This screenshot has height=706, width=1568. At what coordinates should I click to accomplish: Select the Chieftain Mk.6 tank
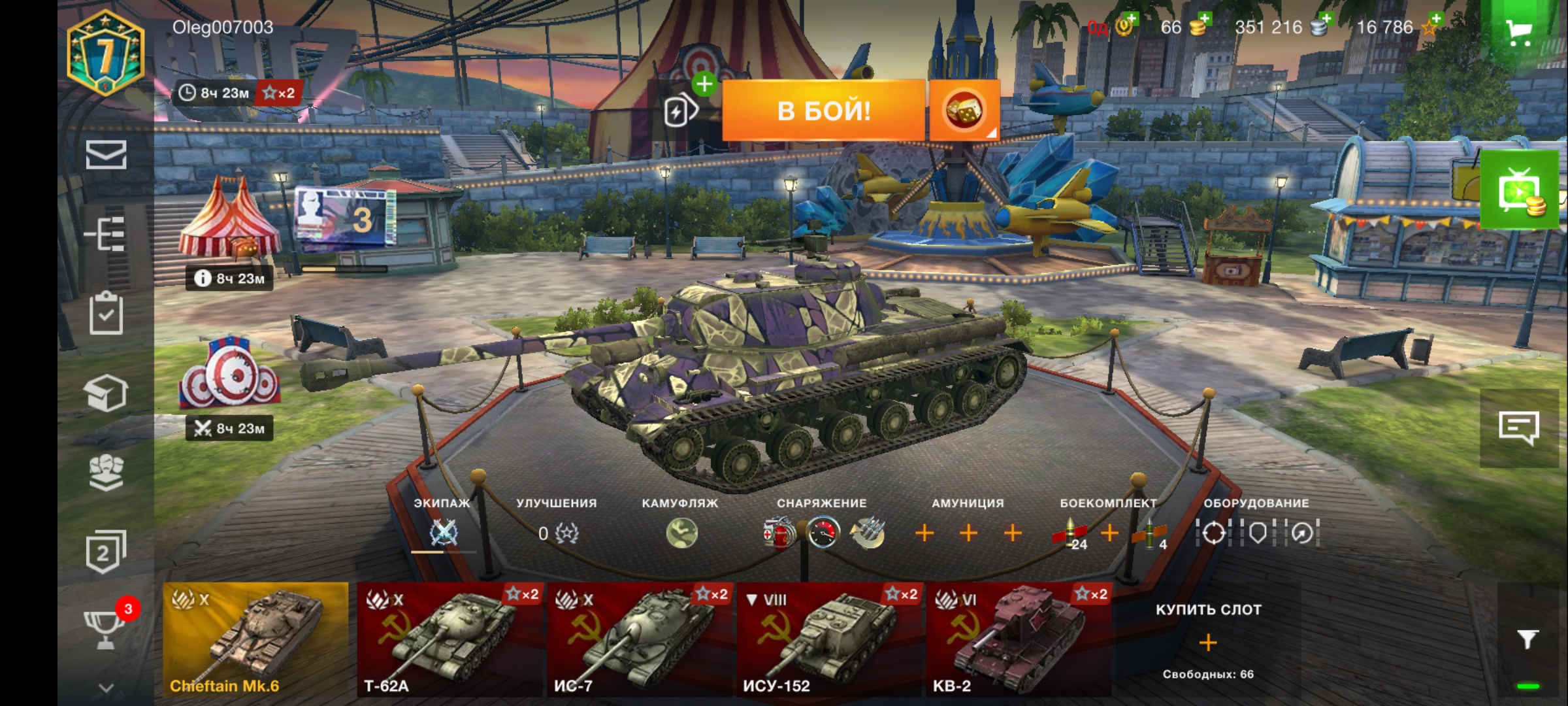(x=255, y=639)
